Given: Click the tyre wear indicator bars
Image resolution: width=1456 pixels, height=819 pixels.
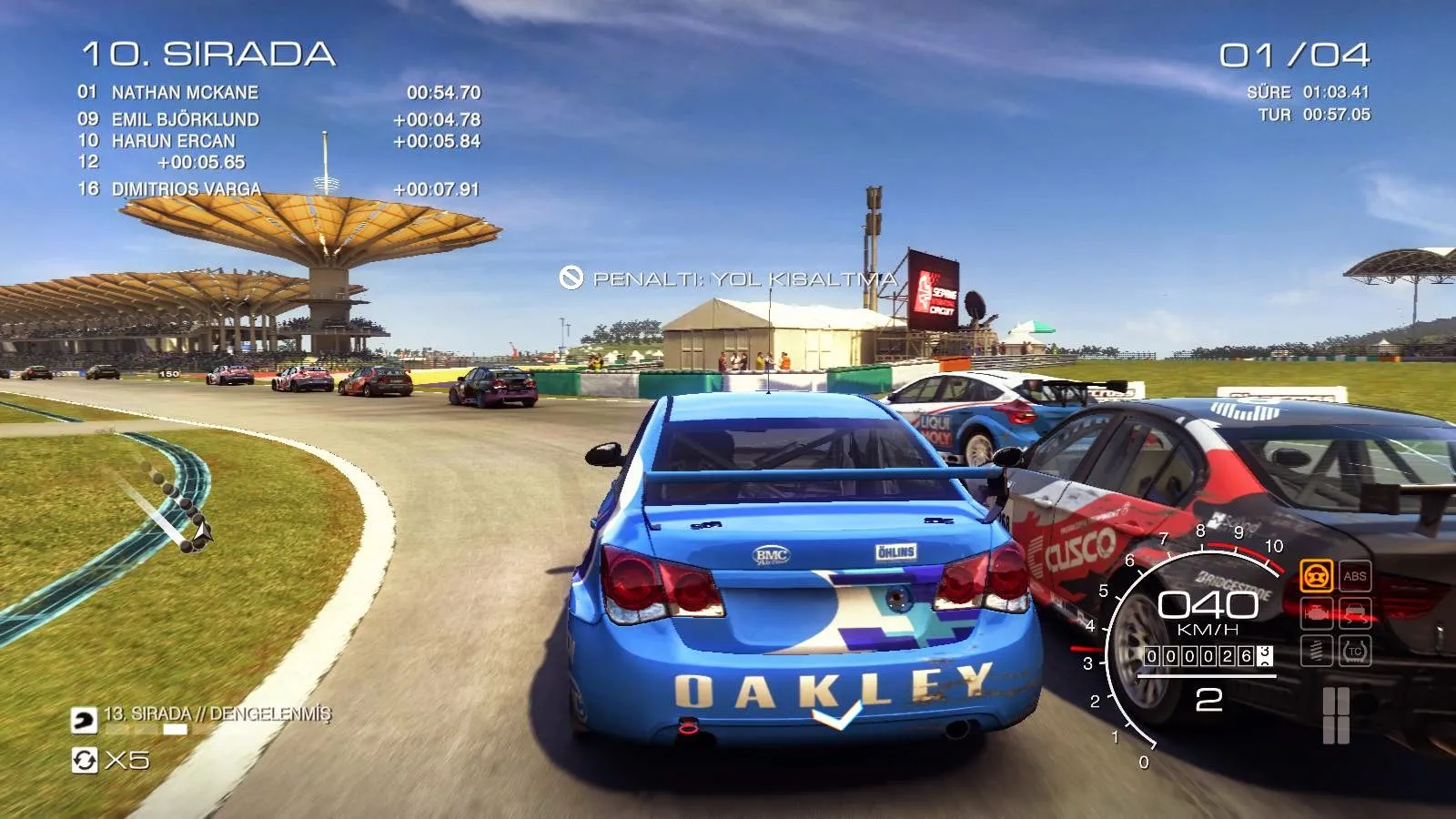Looking at the screenshot, I should click(x=1336, y=715).
